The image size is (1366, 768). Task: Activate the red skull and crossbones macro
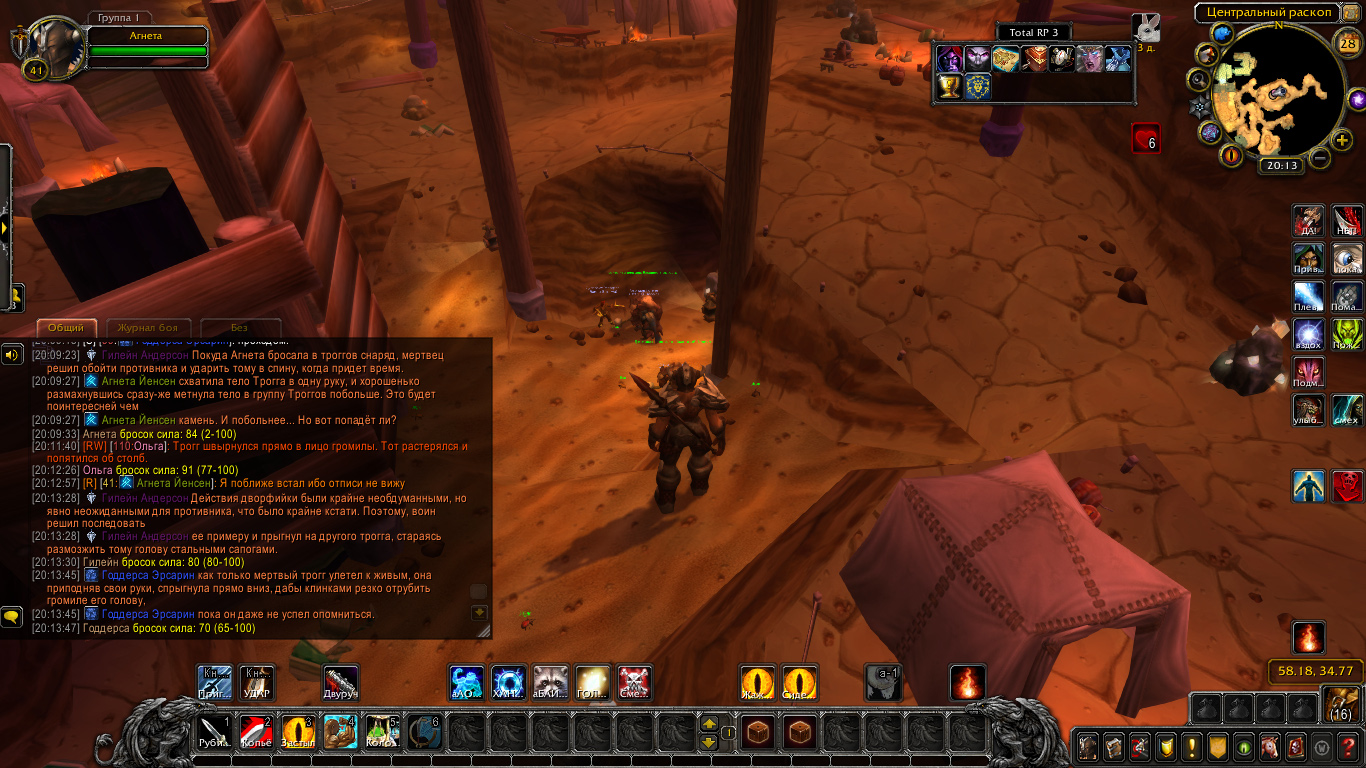point(634,682)
